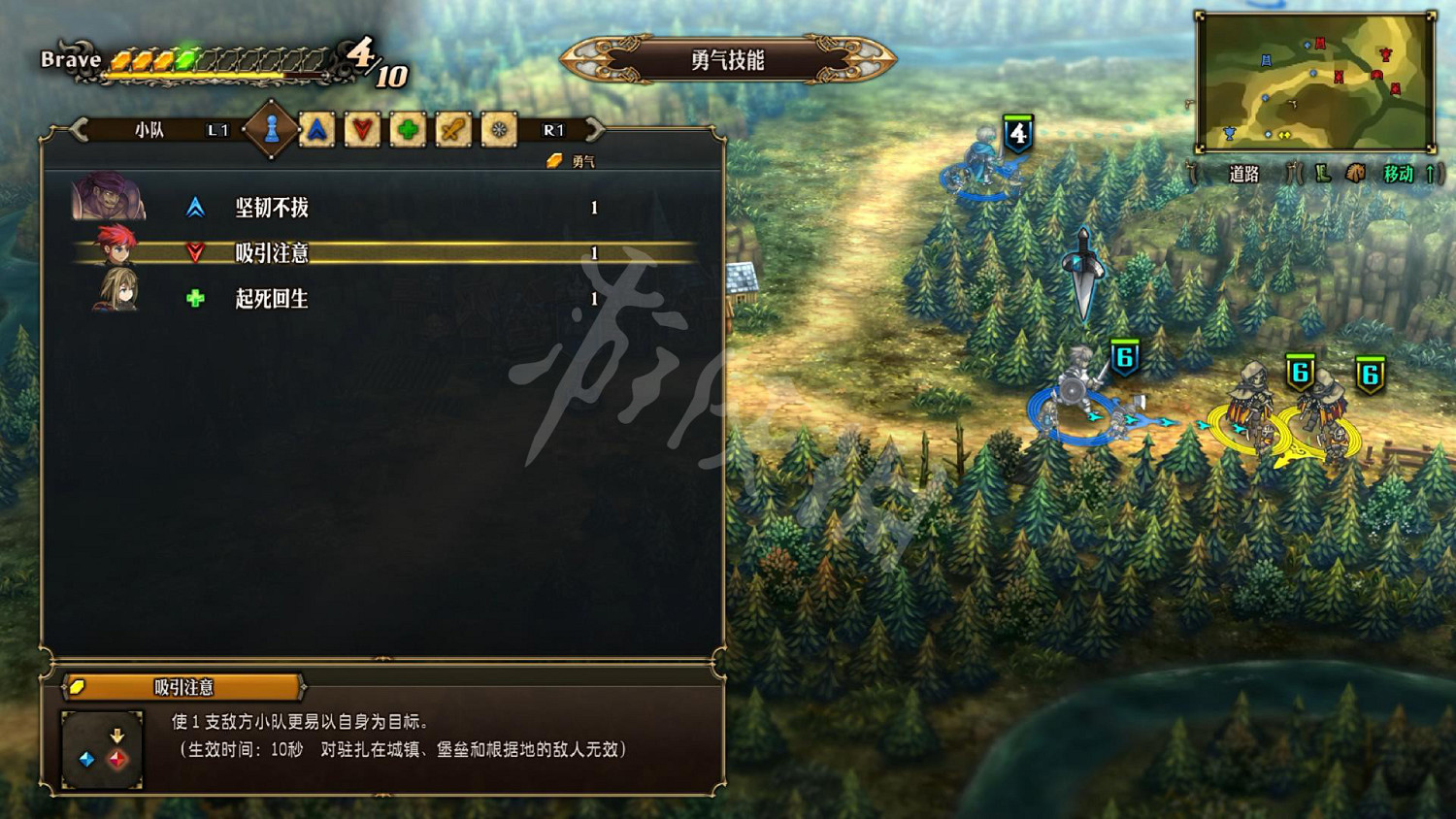Switch tabs with the L1 label
The height and width of the screenshot is (819, 1456).
click(x=215, y=129)
